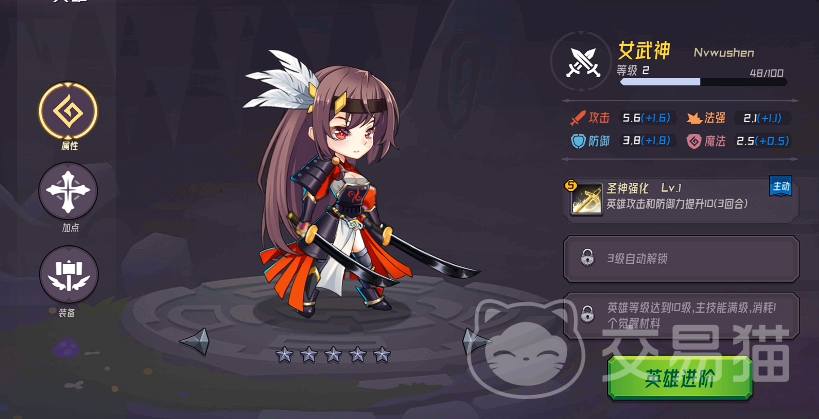Select the 圣神强化 skill icon

[x=586, y=199]
